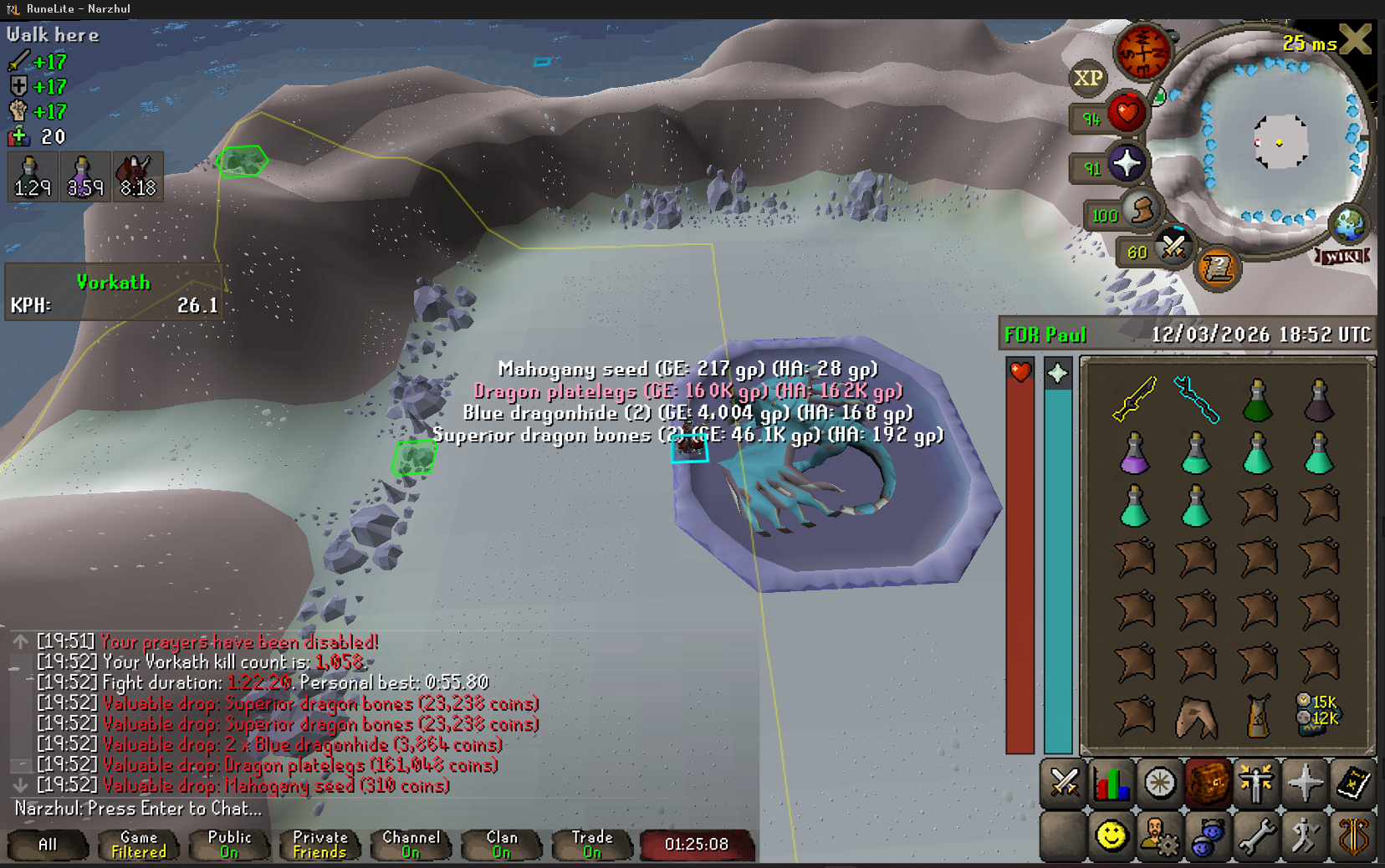
Task: Activate the special attack orb
Action: coord(1173,248)
